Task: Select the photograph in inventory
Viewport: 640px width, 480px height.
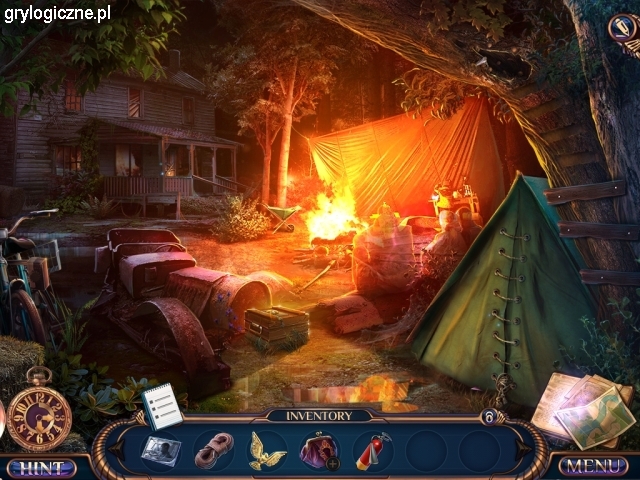Action: tap(160, 451)
